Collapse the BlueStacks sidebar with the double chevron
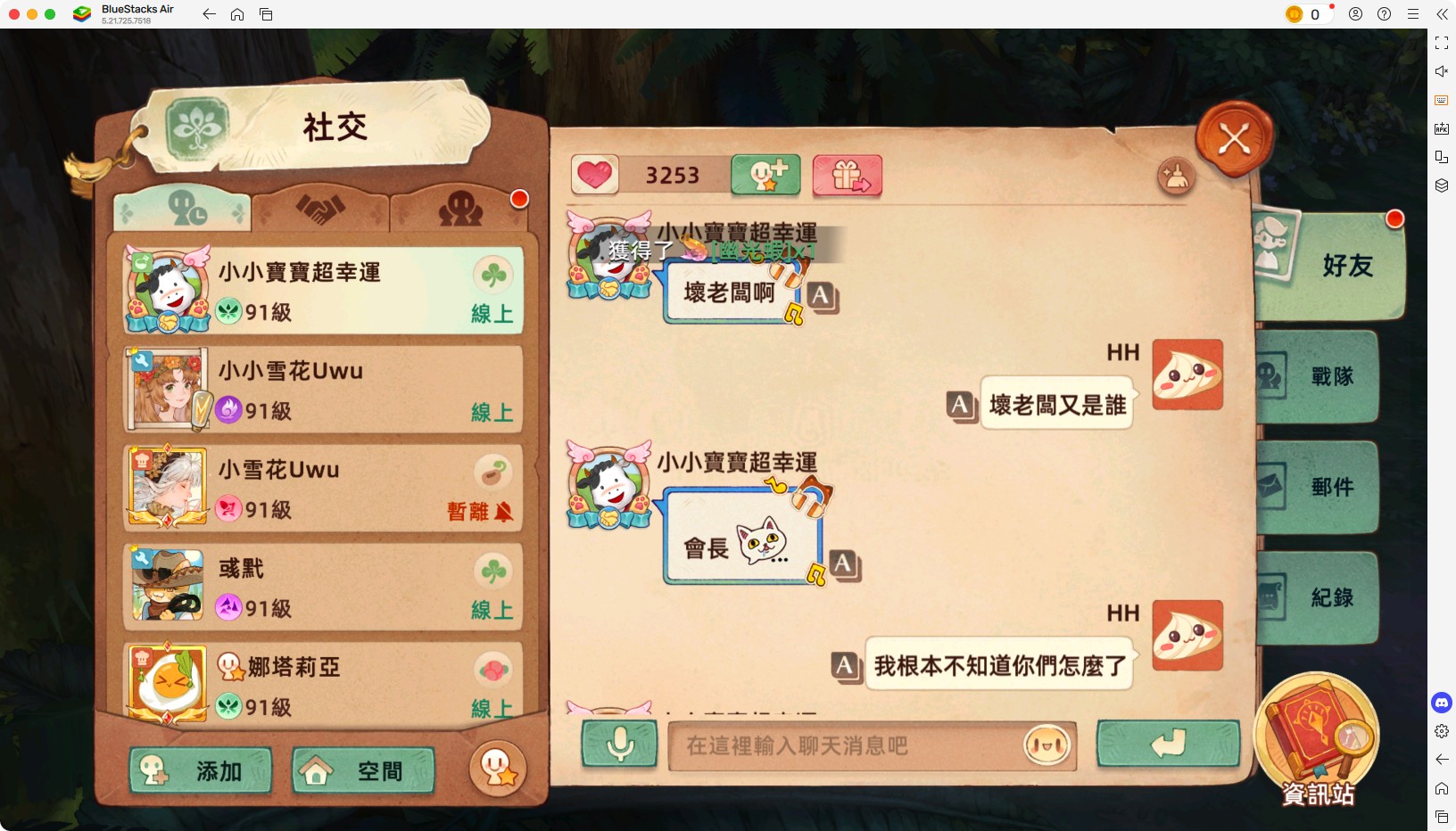Image resolution: width=1456 pixels, height=831 pixels. (1443, 14)
